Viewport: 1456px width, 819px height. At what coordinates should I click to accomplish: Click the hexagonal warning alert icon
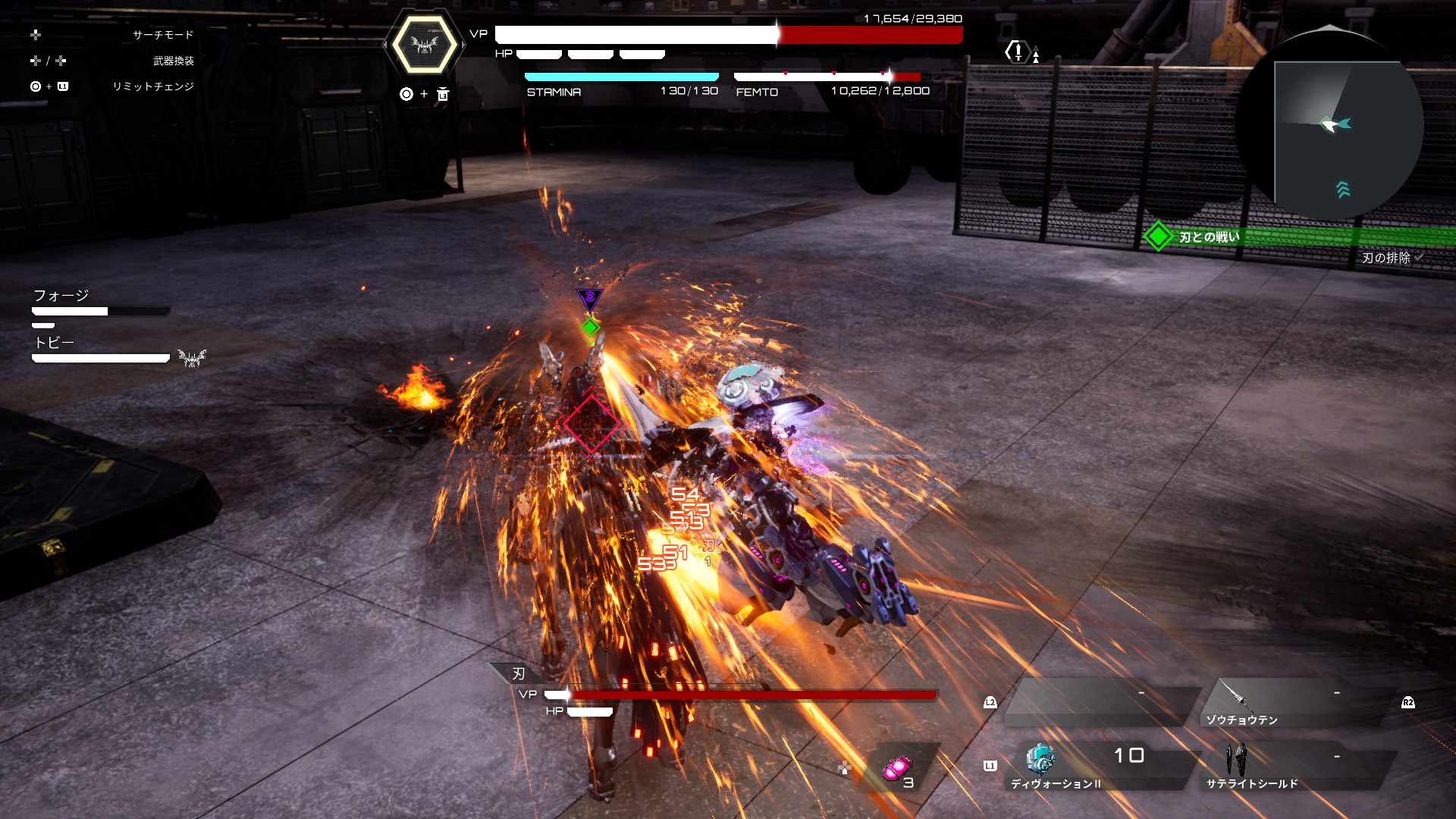(x=1017, y=52)
